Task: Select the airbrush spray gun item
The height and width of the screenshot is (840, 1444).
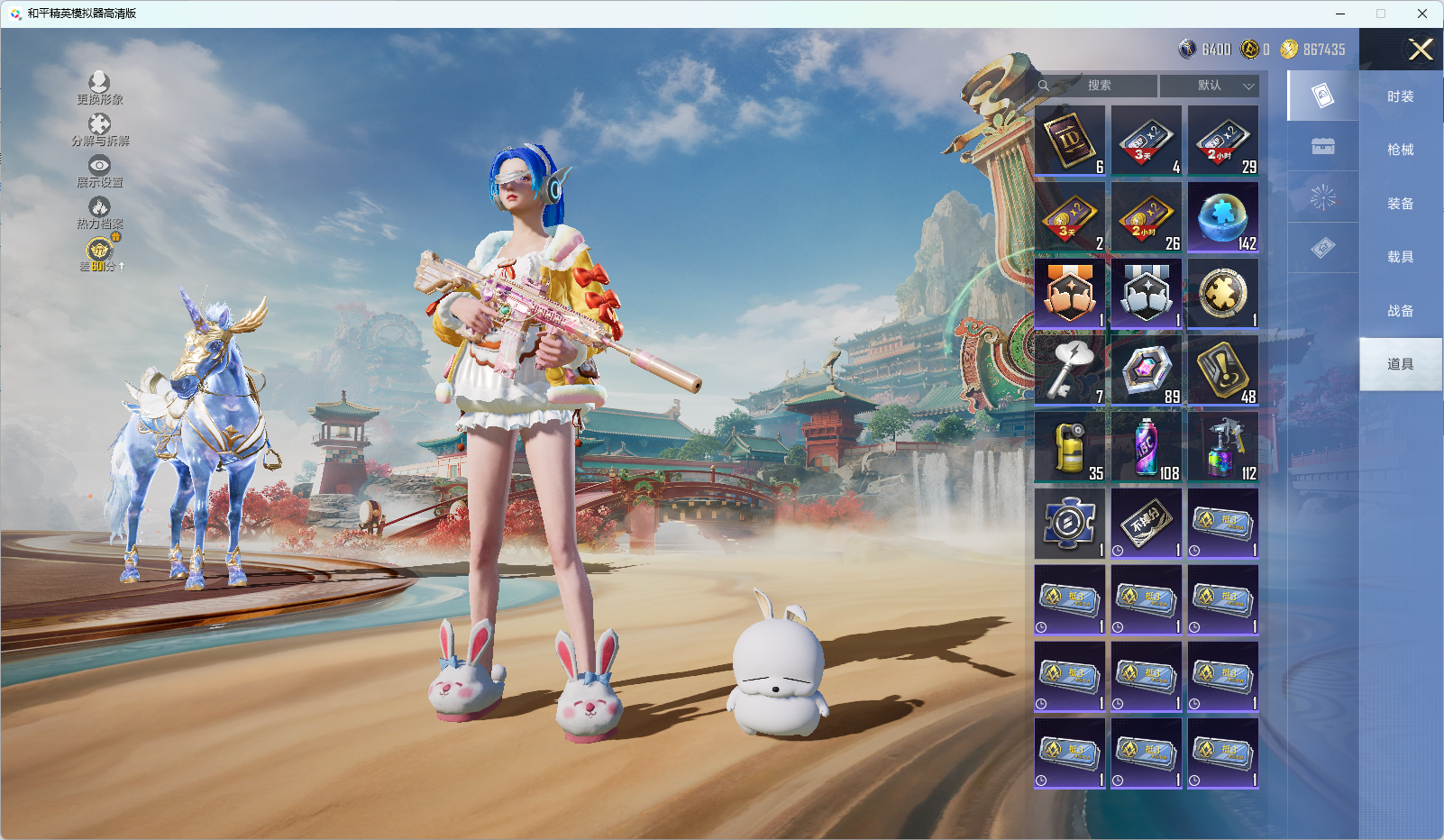Action: point(1223,447)
